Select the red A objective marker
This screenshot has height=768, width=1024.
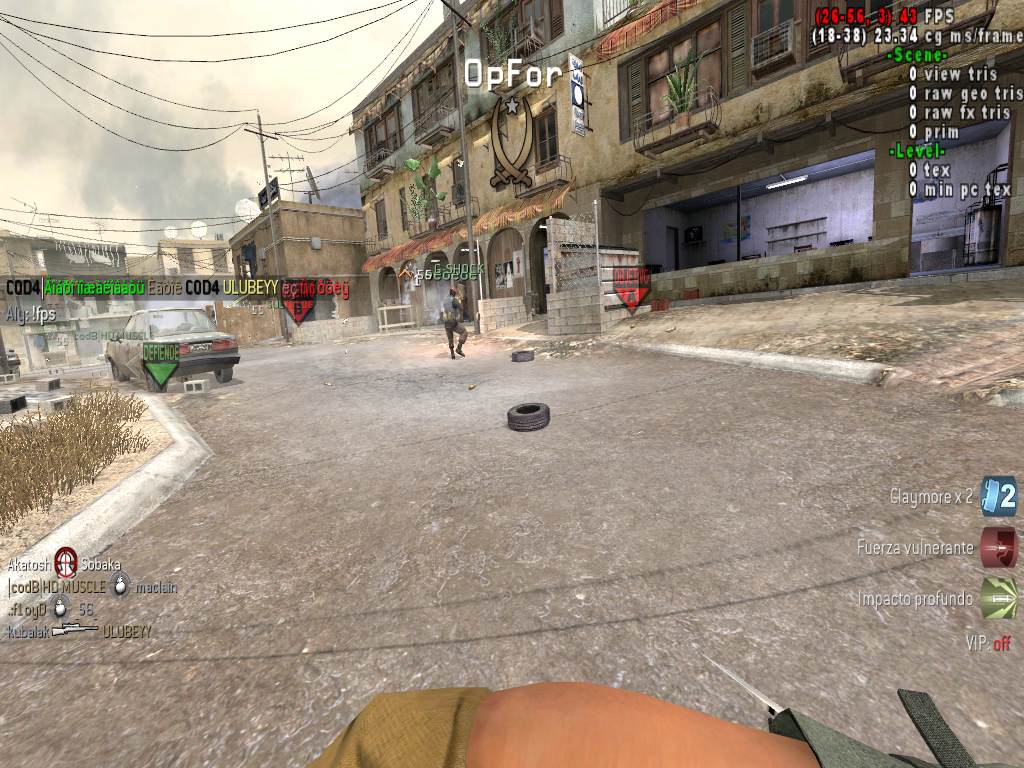(x=631, y=288)
